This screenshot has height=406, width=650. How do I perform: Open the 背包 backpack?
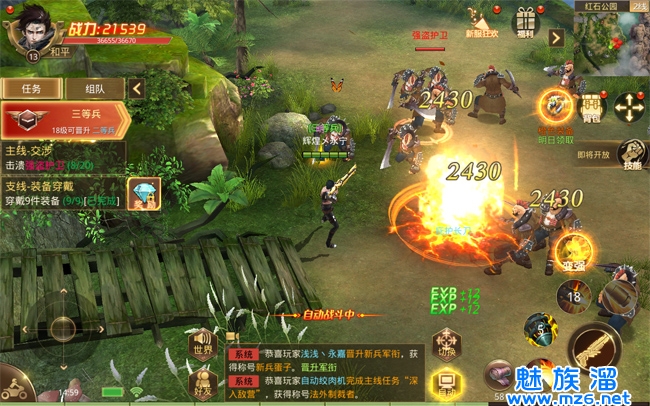[x=592, y=105]
